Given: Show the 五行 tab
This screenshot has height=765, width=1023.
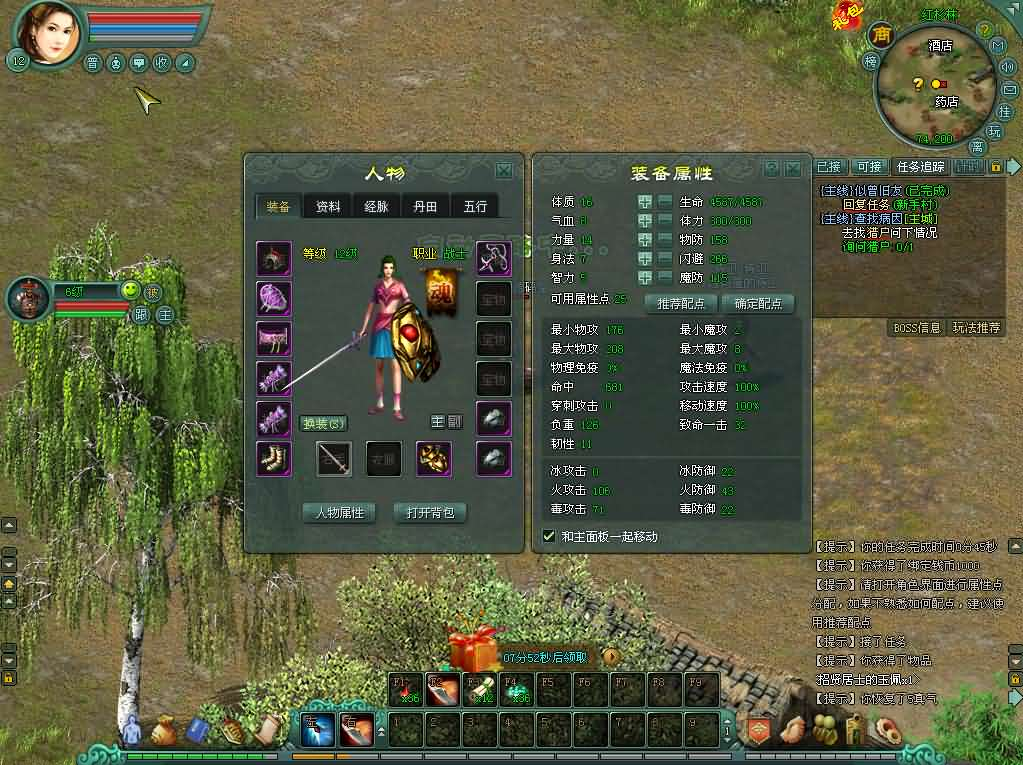Looking at the screenshot, I should pyautogui.click(x=475, y=207).
